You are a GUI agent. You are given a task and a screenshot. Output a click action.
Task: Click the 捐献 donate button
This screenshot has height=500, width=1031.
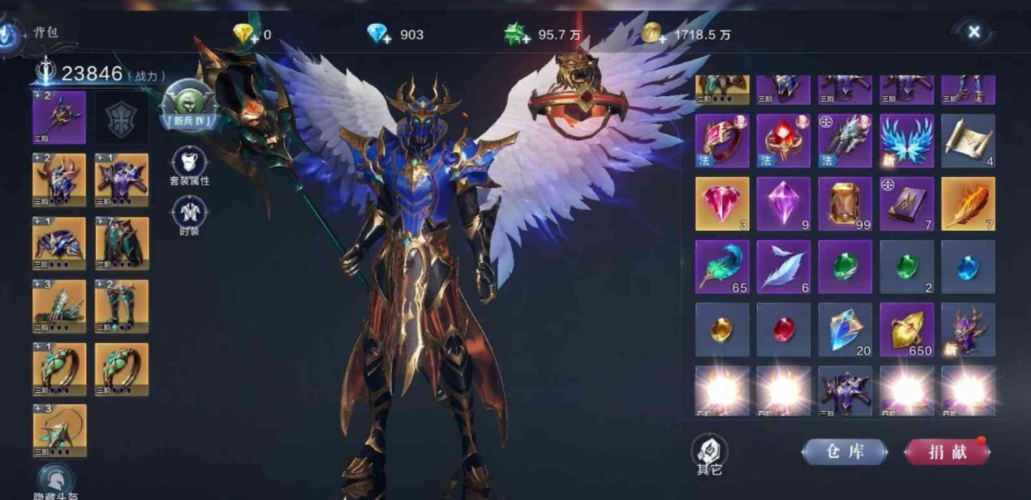click(946, 452)
